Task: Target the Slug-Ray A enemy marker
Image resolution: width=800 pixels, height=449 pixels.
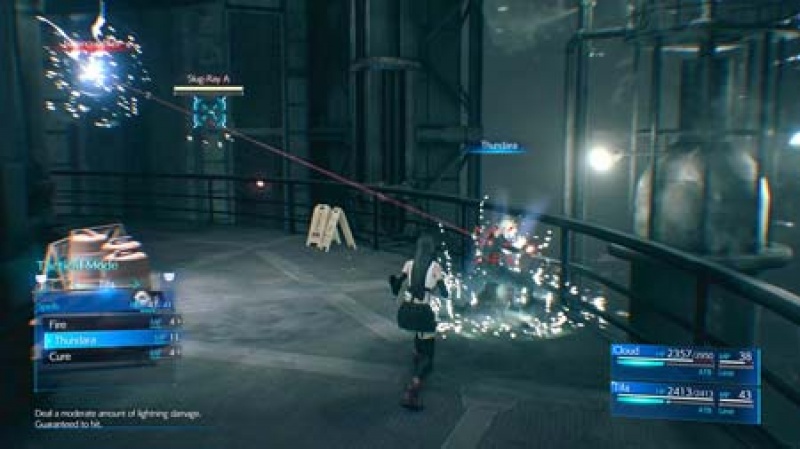Action: [x=209, y=113]
